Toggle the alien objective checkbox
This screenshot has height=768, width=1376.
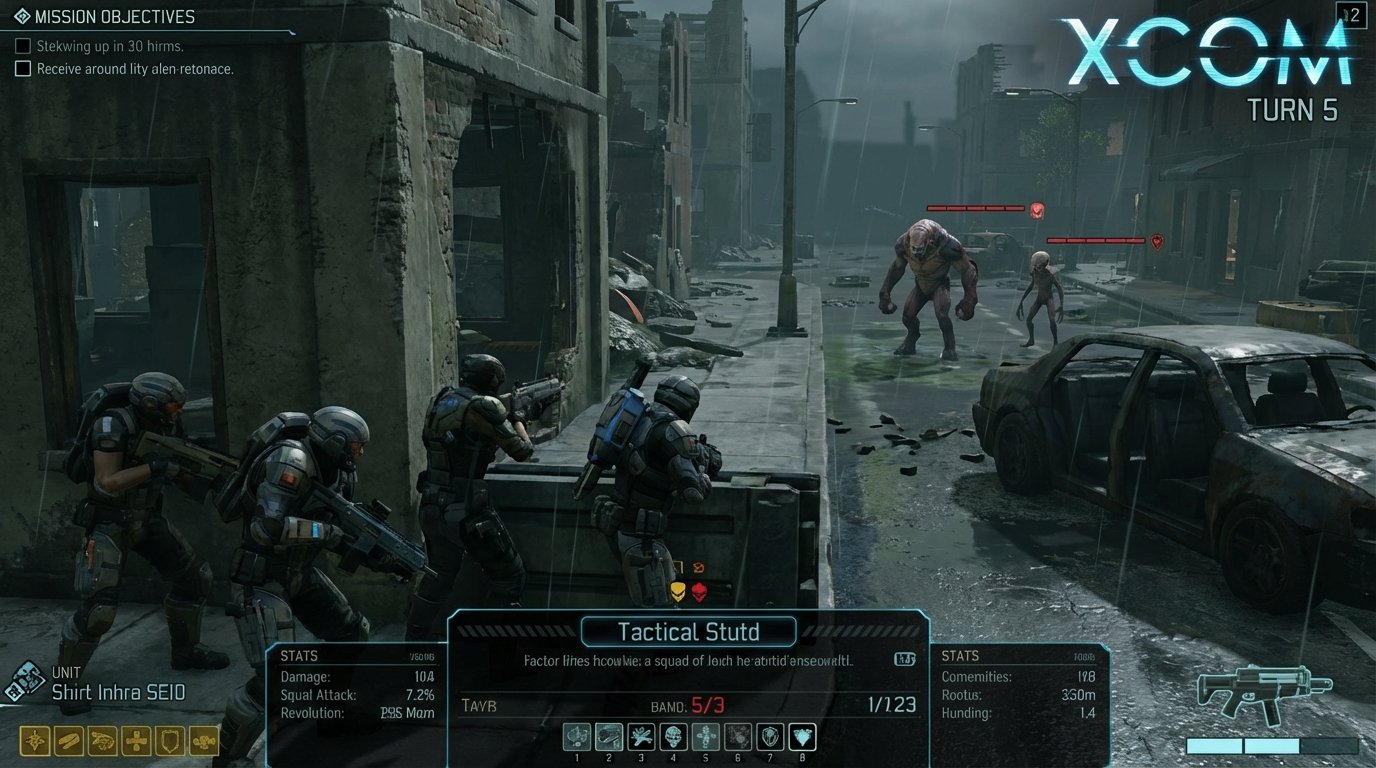pos(23,69)
